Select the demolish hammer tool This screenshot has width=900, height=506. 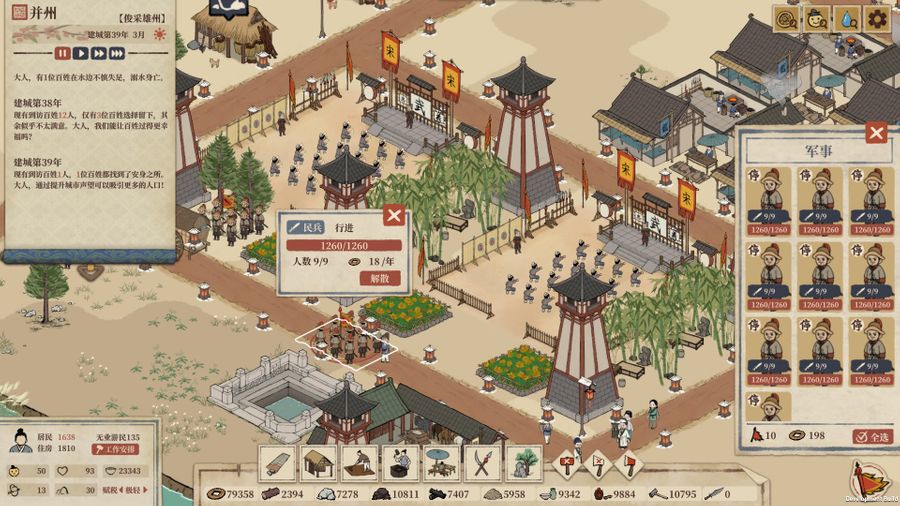[x=568, y=463]
